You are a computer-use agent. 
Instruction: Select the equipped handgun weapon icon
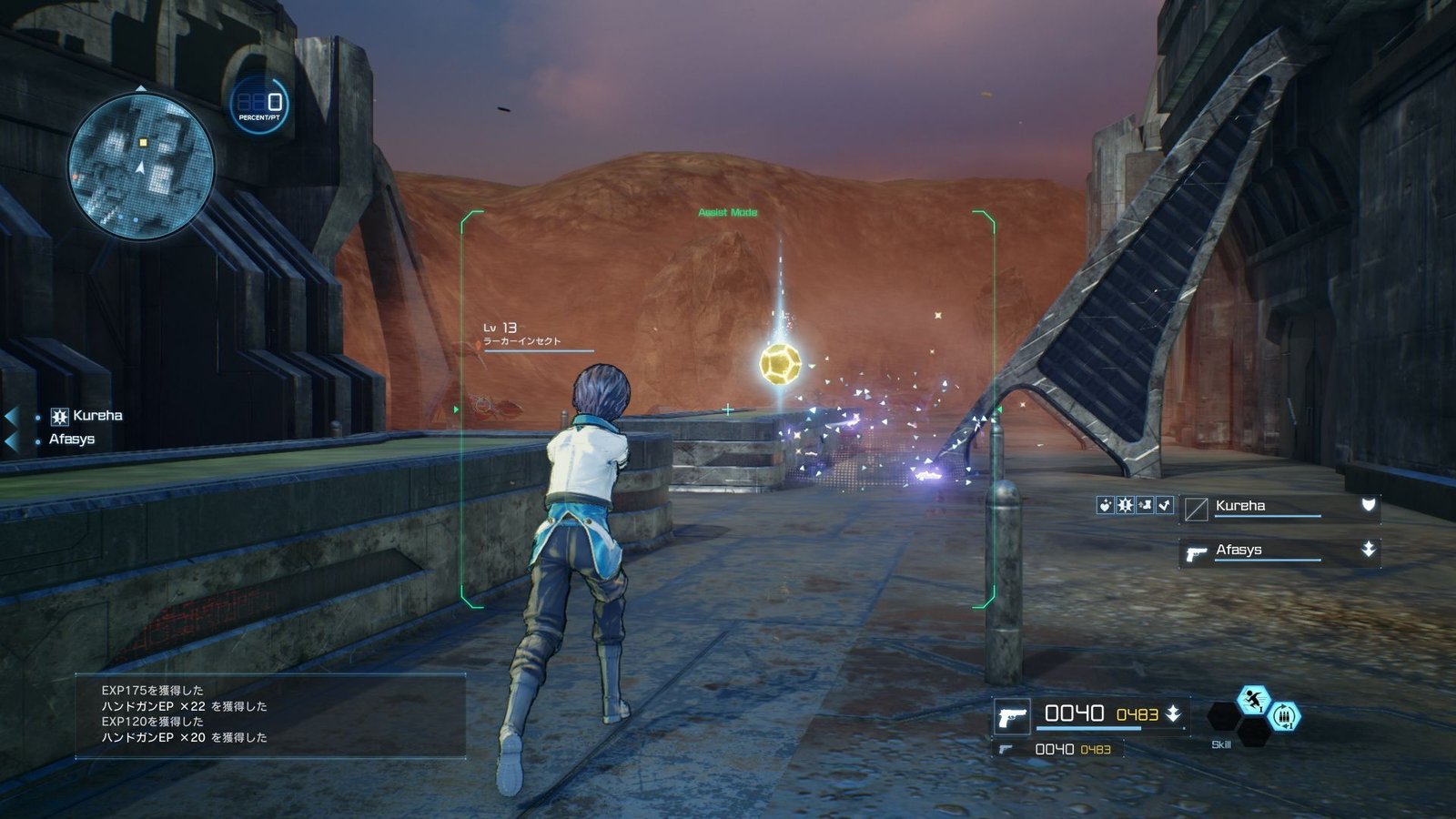[x=1011, y=717]
